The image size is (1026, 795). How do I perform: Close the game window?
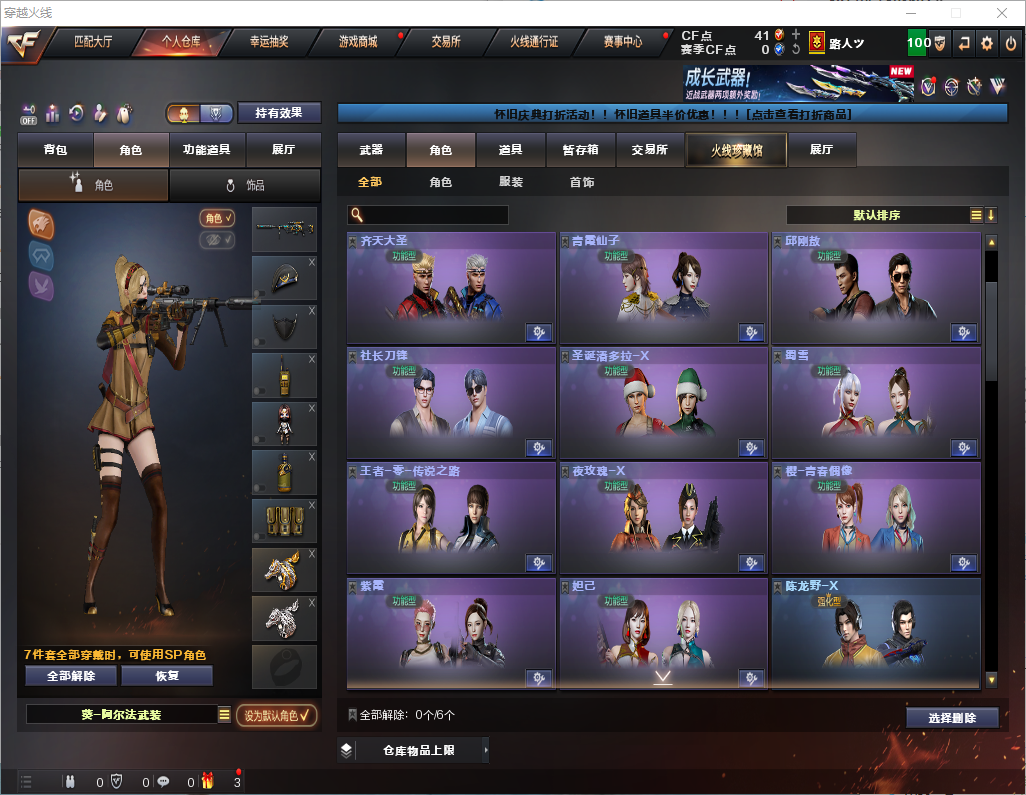pyautogui.click(x=1002, y=13)
